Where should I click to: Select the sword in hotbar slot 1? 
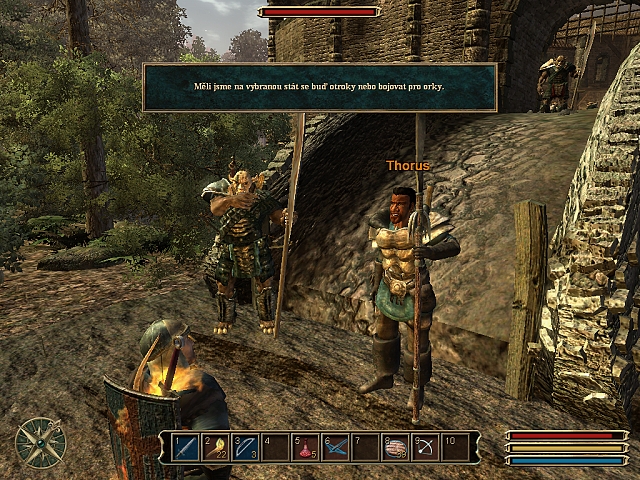click(186, 447)
